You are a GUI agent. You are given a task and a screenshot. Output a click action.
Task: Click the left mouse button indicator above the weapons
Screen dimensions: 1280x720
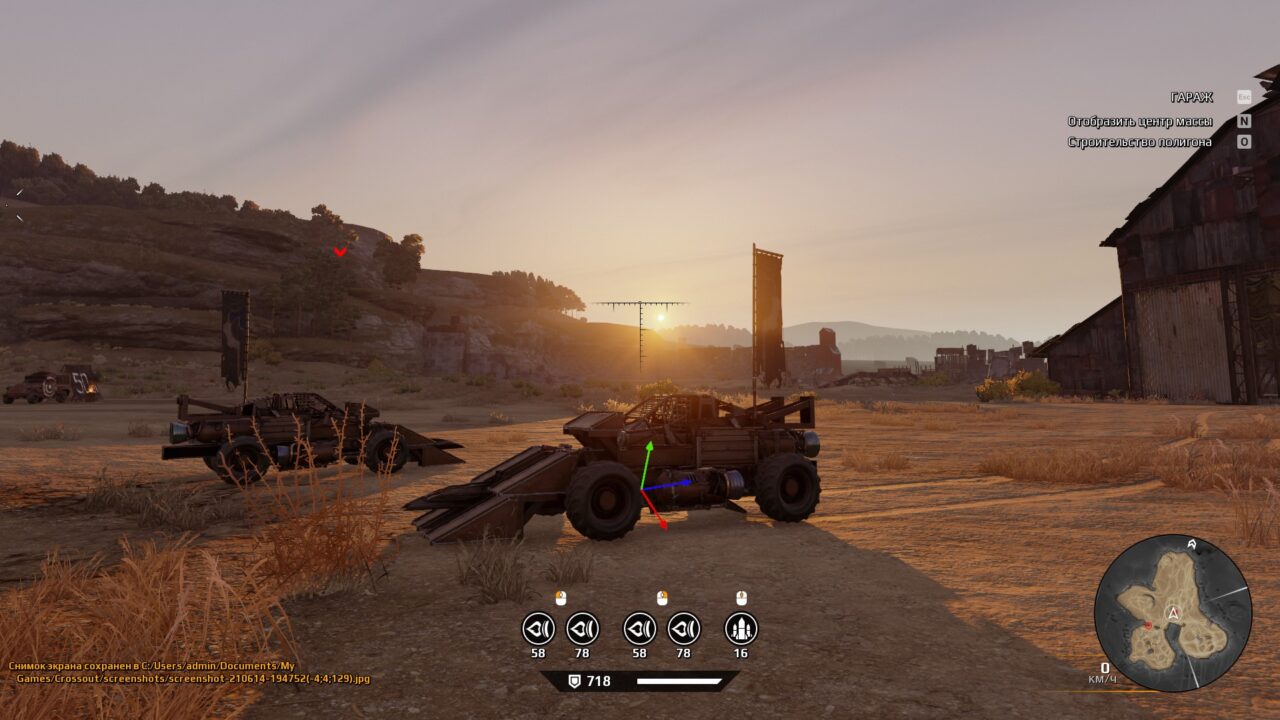coord(561,597)
